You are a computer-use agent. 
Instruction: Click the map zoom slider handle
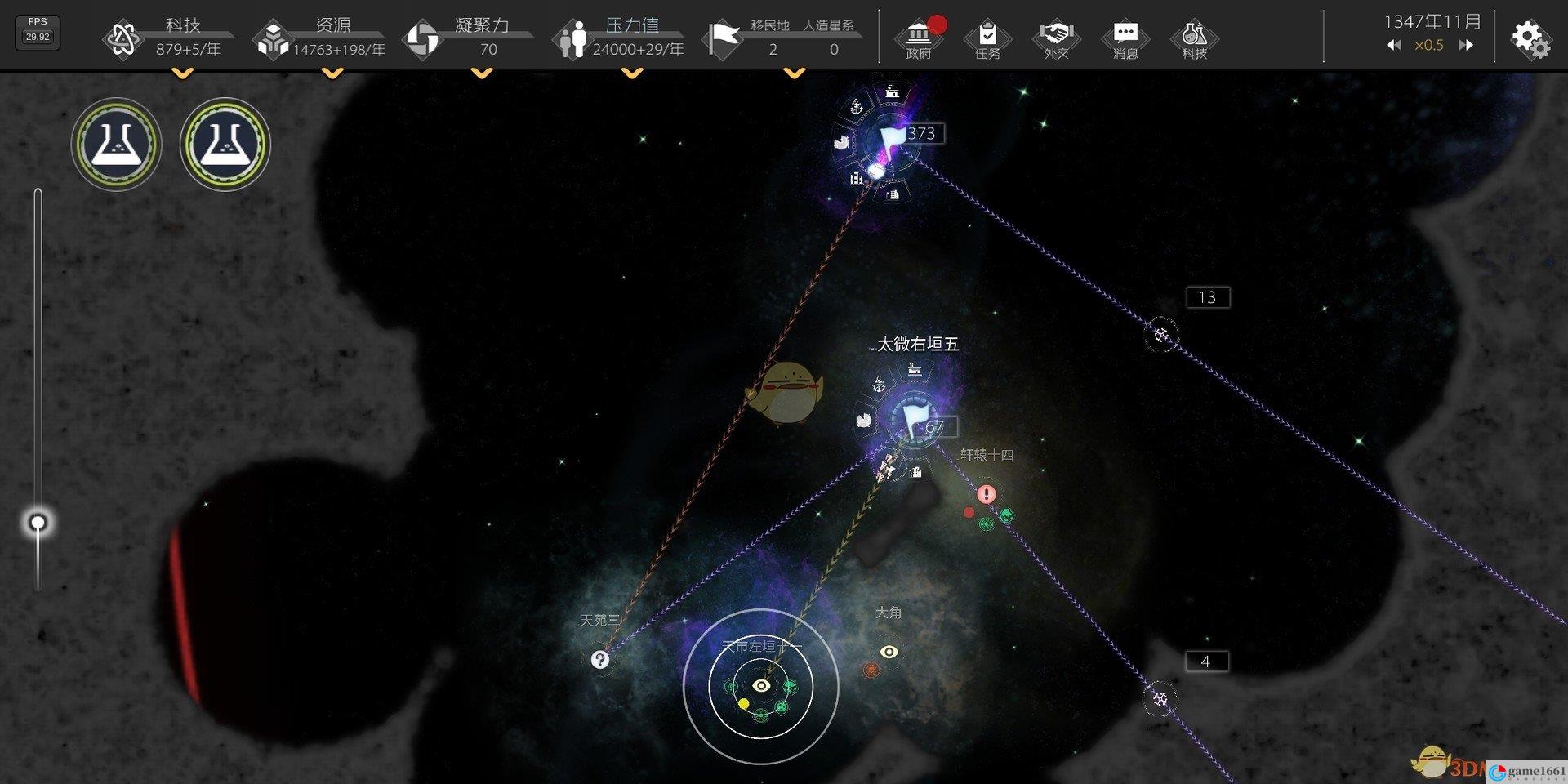38,523
